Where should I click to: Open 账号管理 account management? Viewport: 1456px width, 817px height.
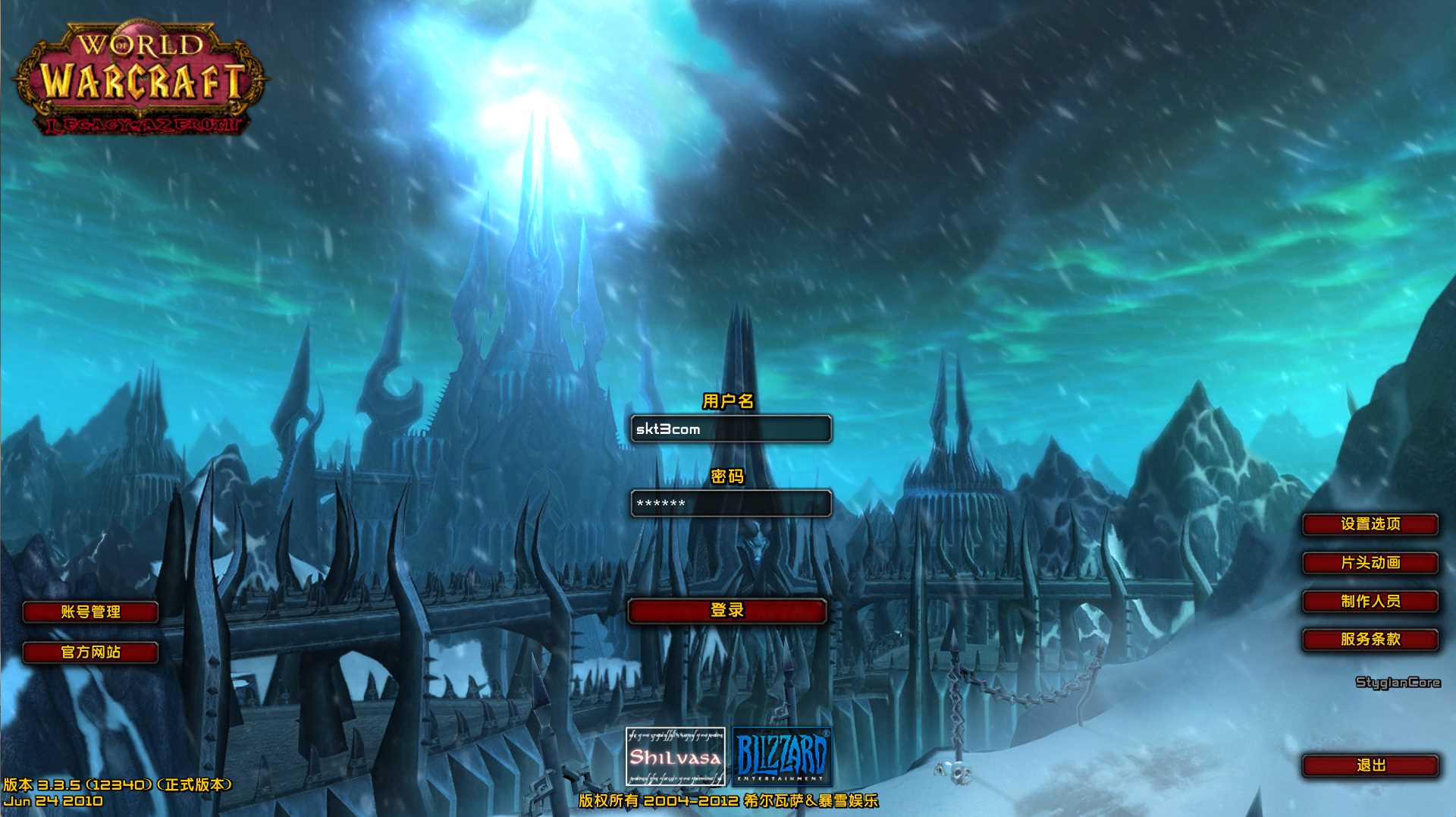click(x=90, y=612)
